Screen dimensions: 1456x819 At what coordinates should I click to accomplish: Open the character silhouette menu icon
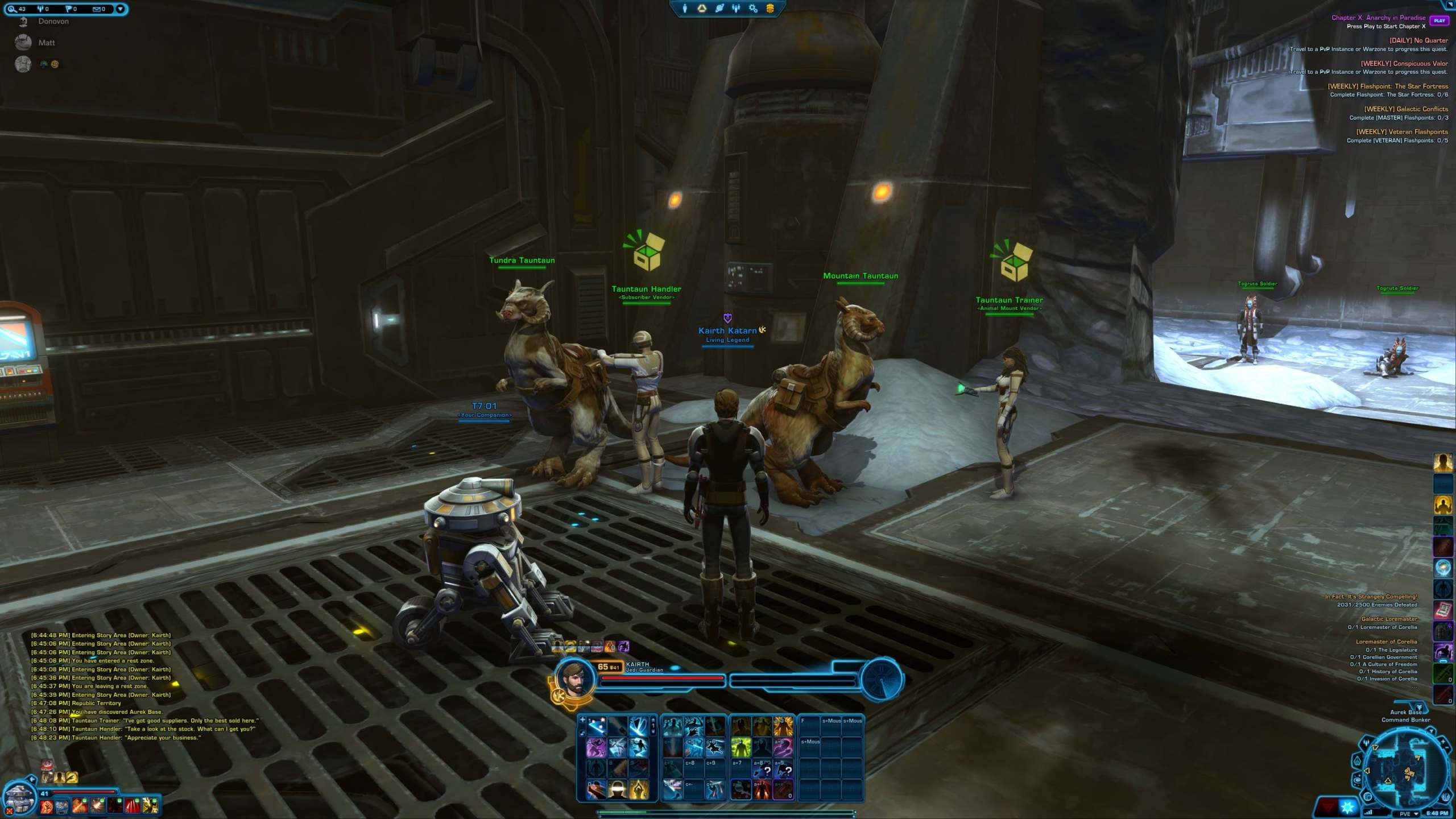pos(685,9)
